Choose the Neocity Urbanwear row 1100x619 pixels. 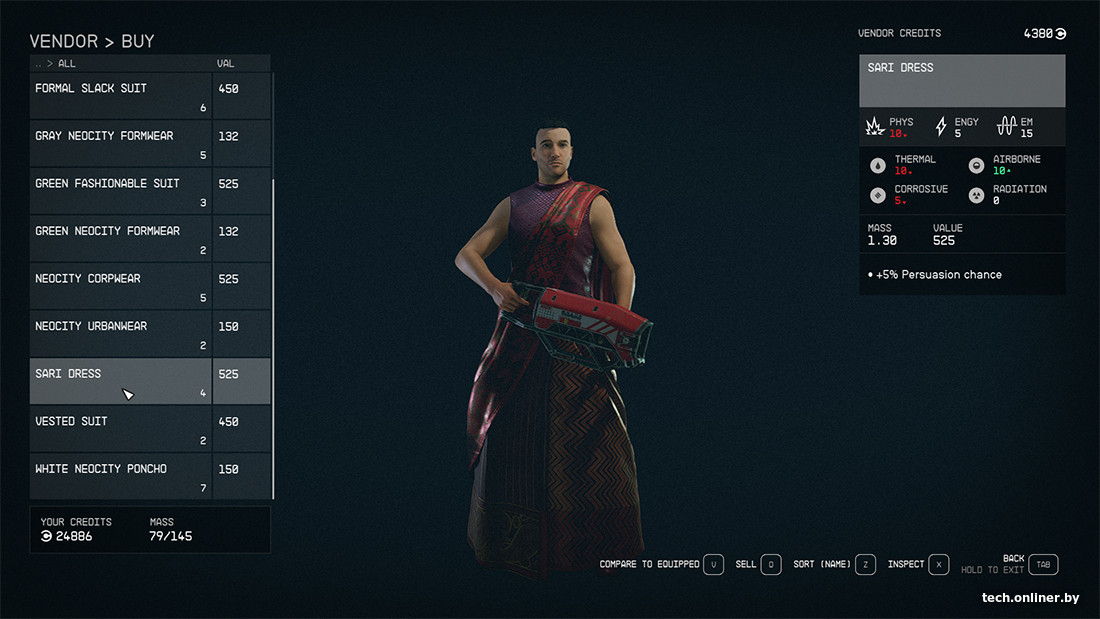tap(120, 333)
